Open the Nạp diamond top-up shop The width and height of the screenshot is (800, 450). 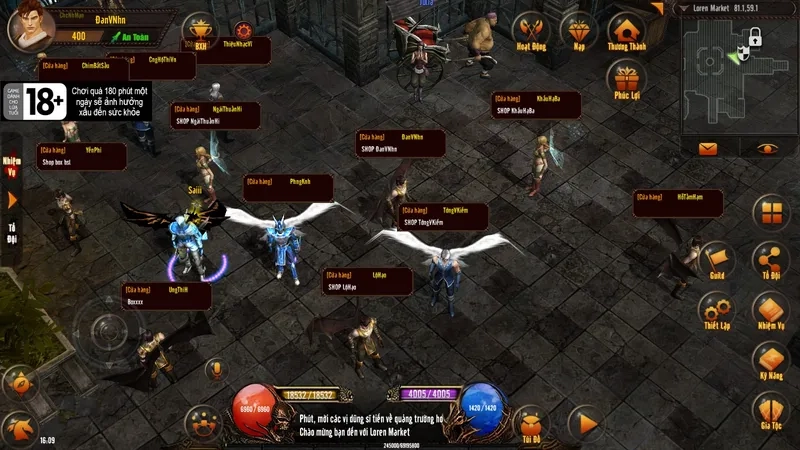(578, 33)
